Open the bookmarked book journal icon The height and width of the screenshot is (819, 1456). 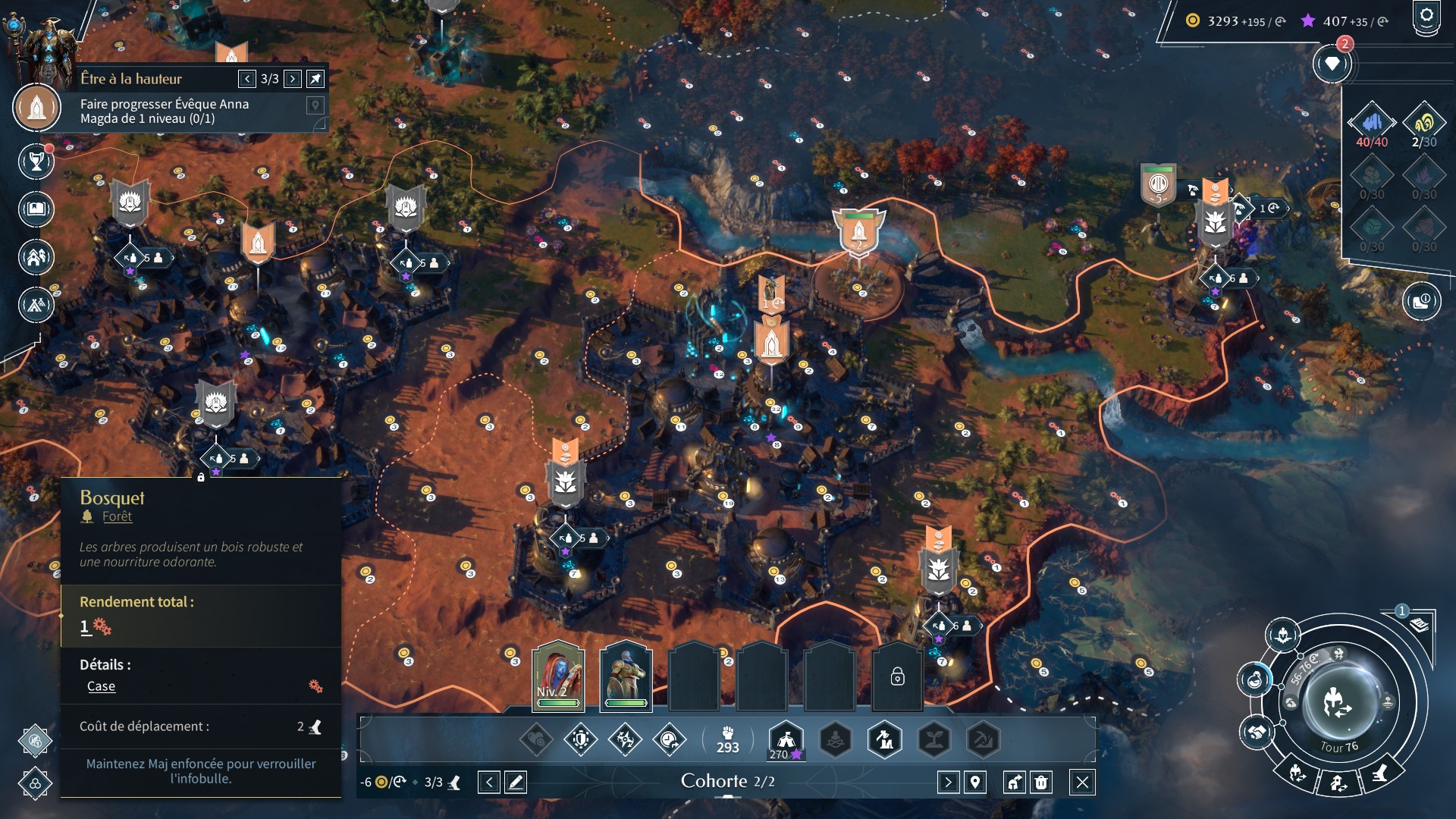[36, 209]
